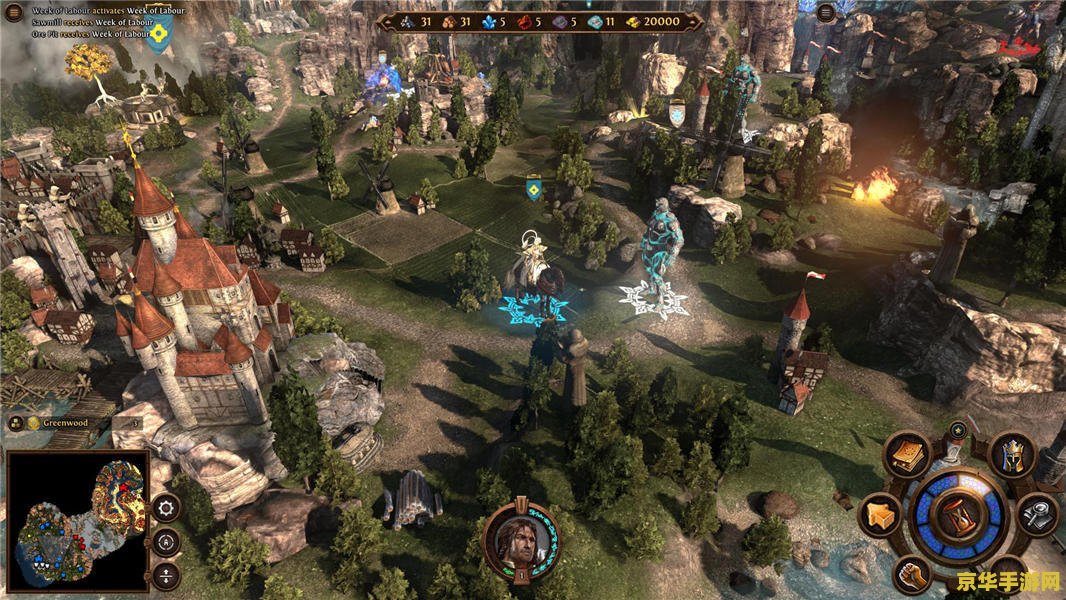The height and width of the screenshot is (600, 1066).
Task: Click the magnifying glass over map icon
Action: (1039, 515)
